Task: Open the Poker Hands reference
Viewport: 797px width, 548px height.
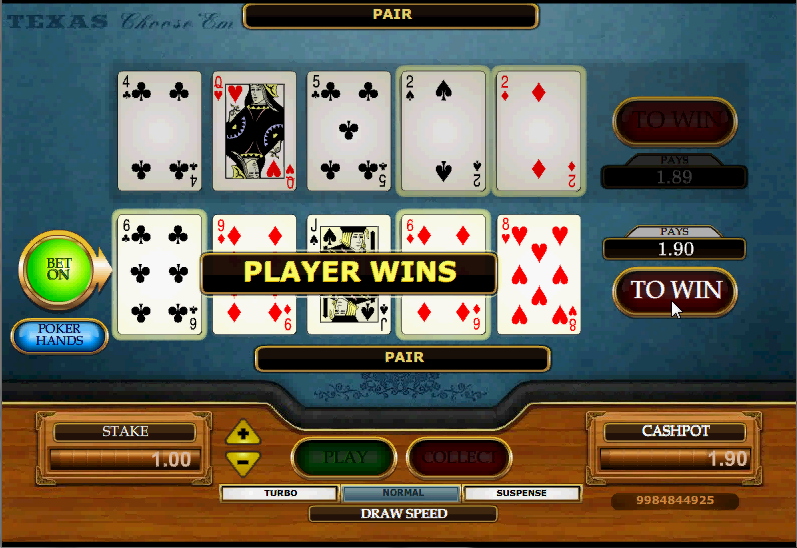Action: 60,336
